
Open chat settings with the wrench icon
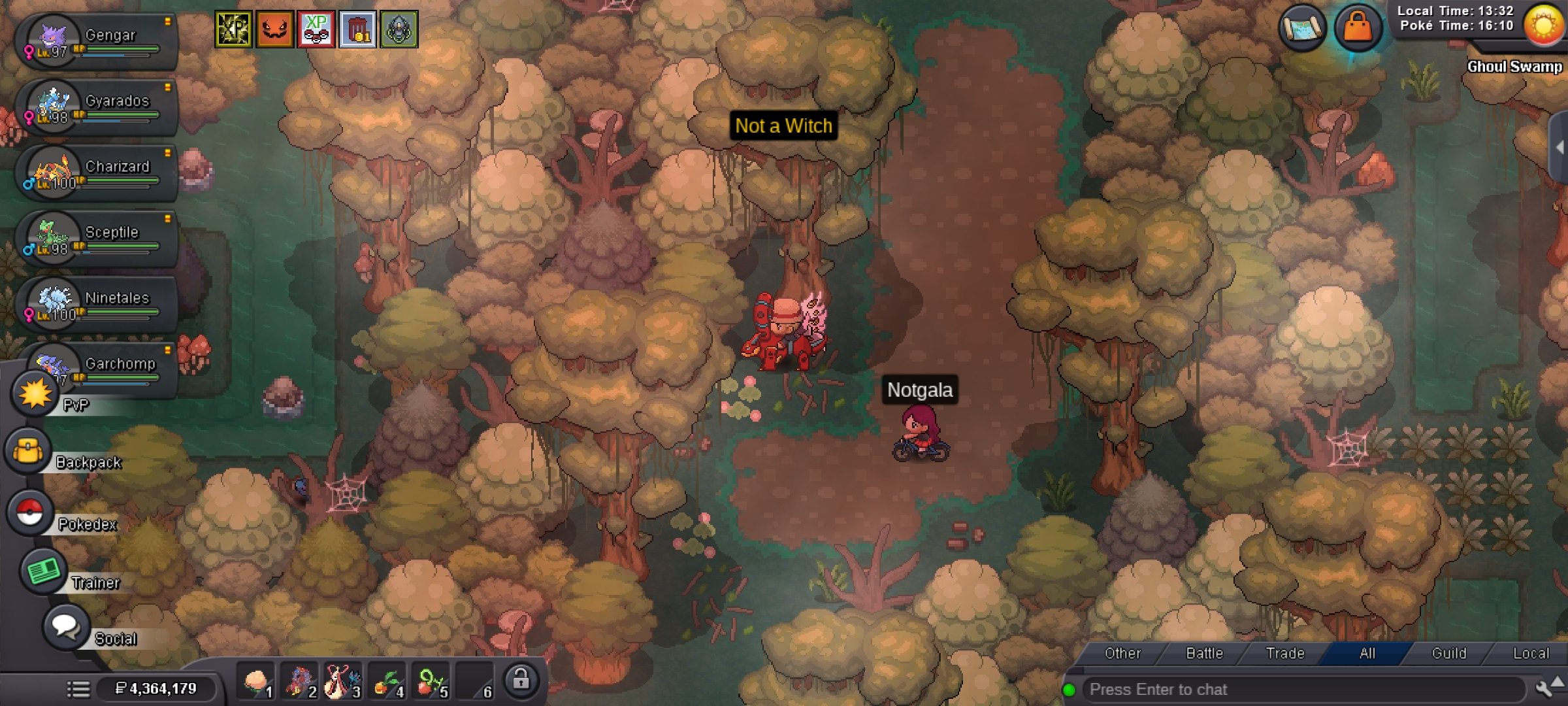click(x=1543, y=689)
